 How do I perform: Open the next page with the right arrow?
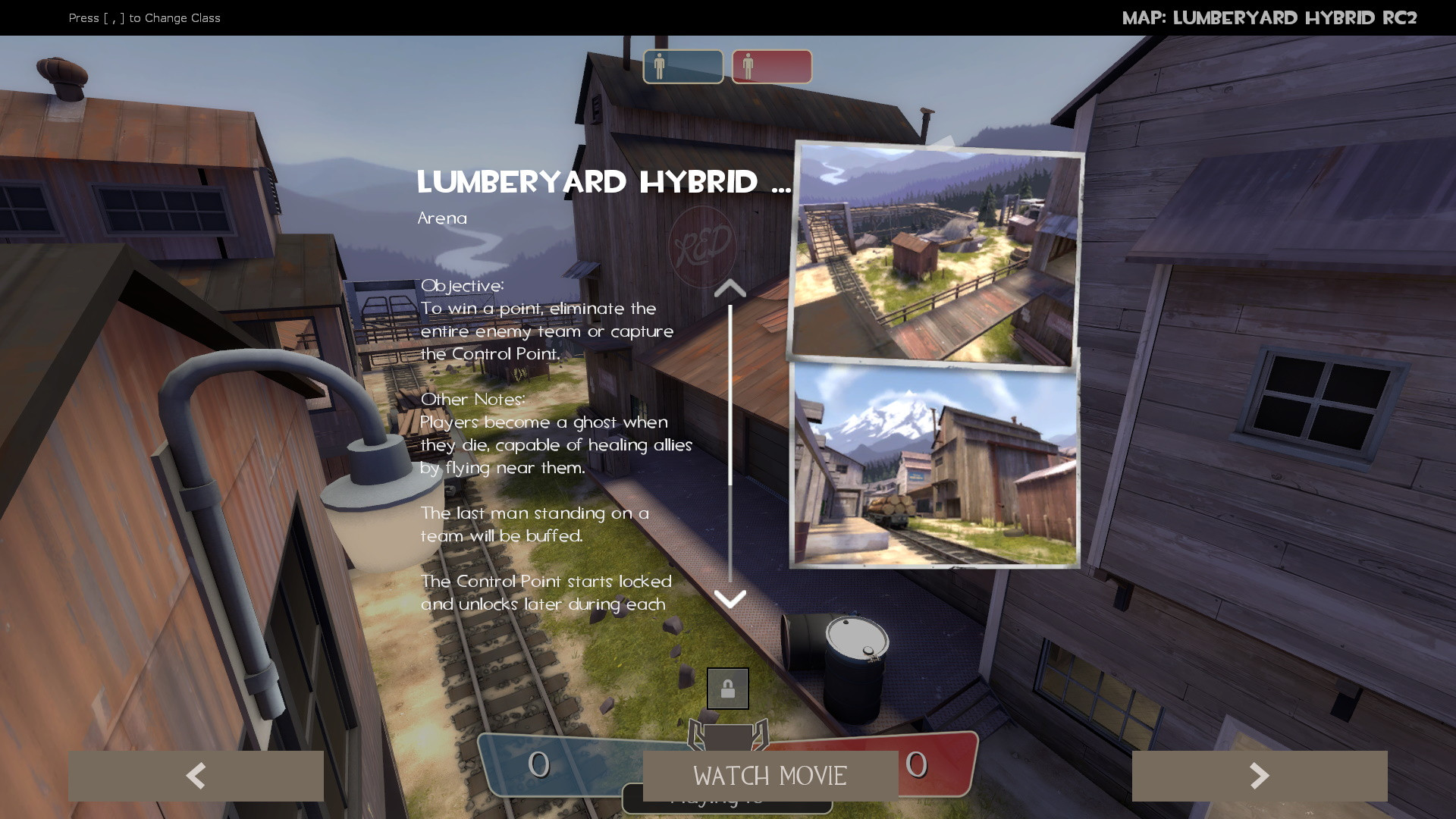point(1260,775)
